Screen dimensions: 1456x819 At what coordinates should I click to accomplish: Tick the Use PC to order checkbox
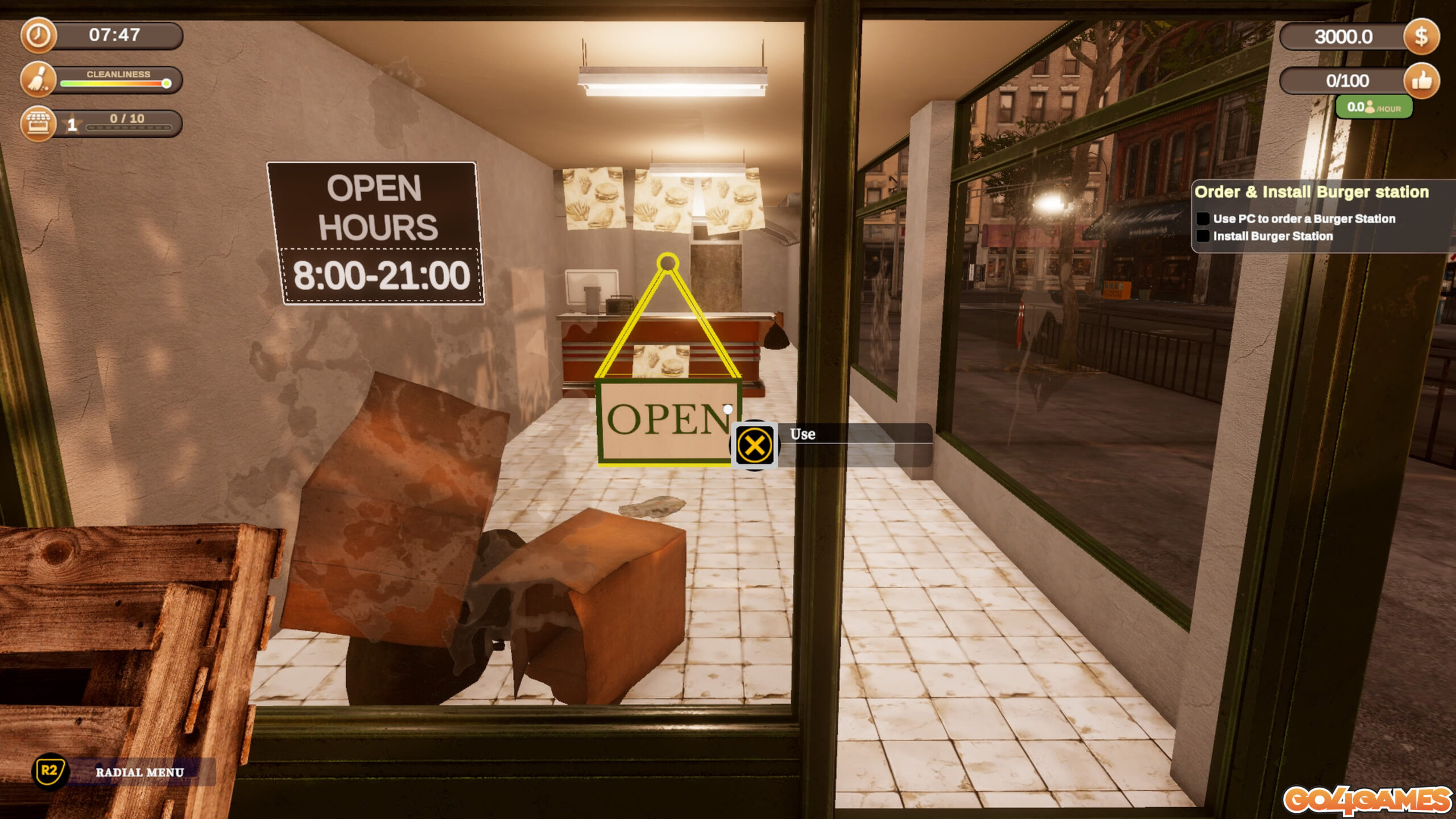[x=1203, y=219]
